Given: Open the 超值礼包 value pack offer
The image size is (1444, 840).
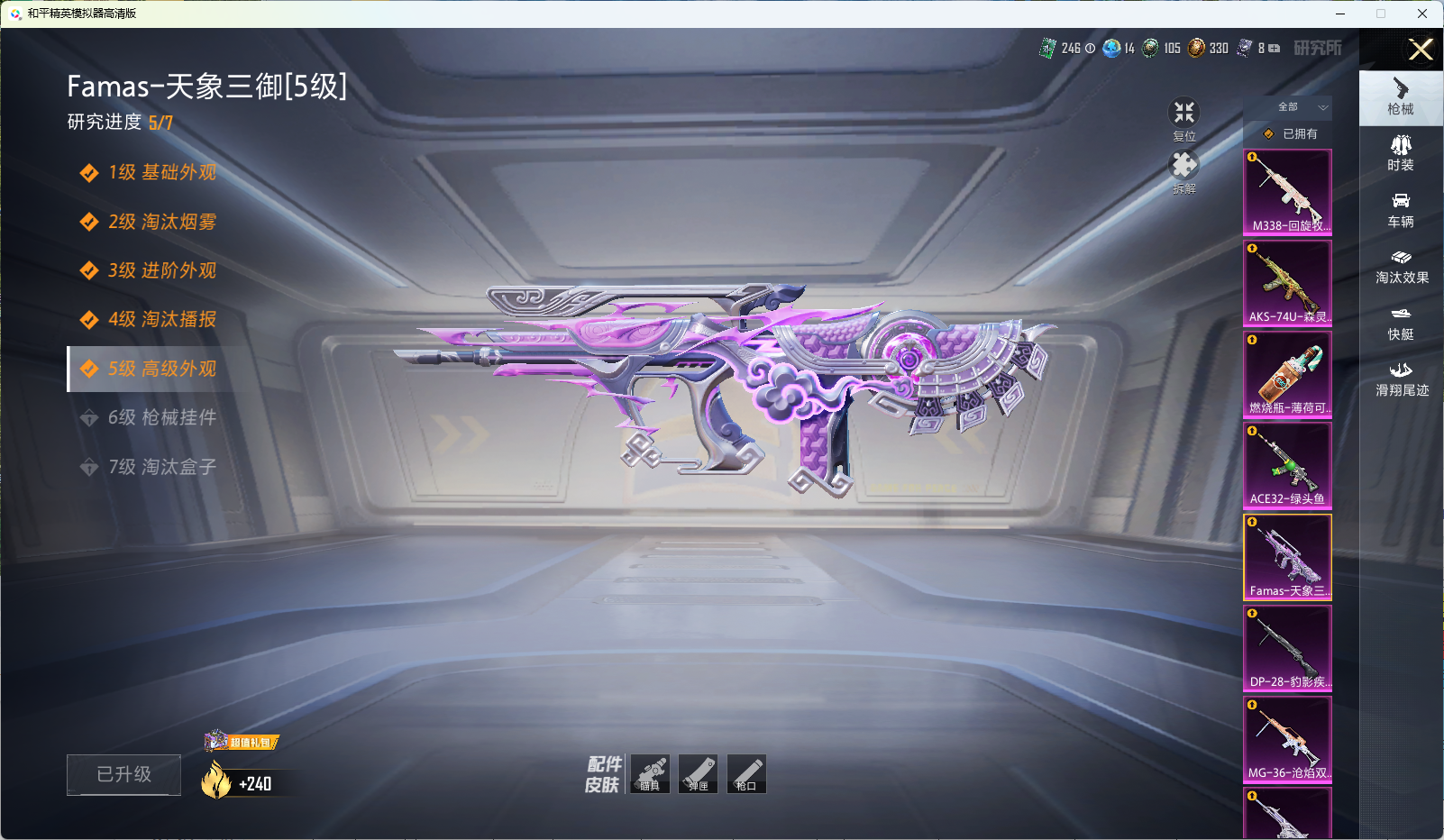Looking at the screenshot, I should point(242,742).
